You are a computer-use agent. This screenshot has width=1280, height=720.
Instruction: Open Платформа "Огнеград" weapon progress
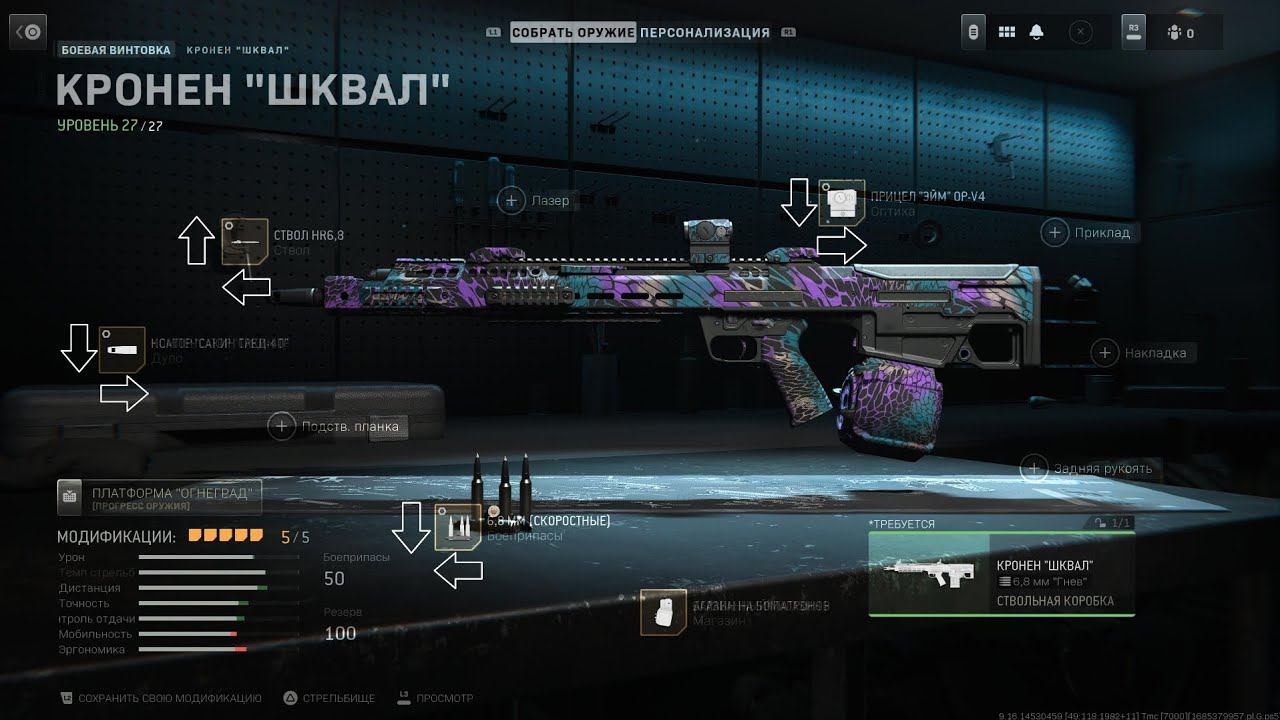[160, 495]
